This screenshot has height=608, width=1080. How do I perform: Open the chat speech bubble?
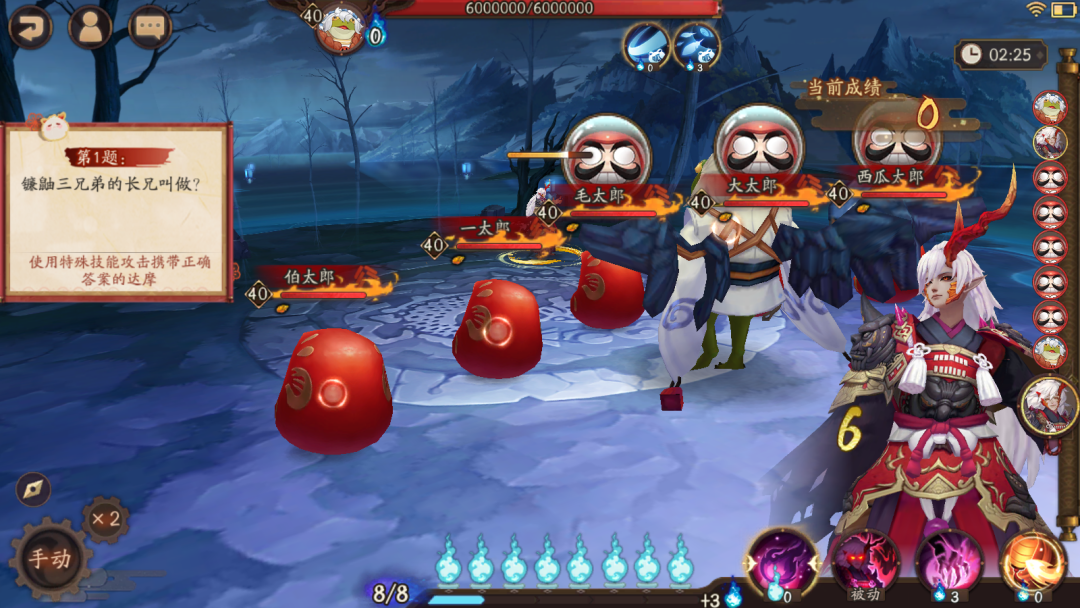(150, 27)
